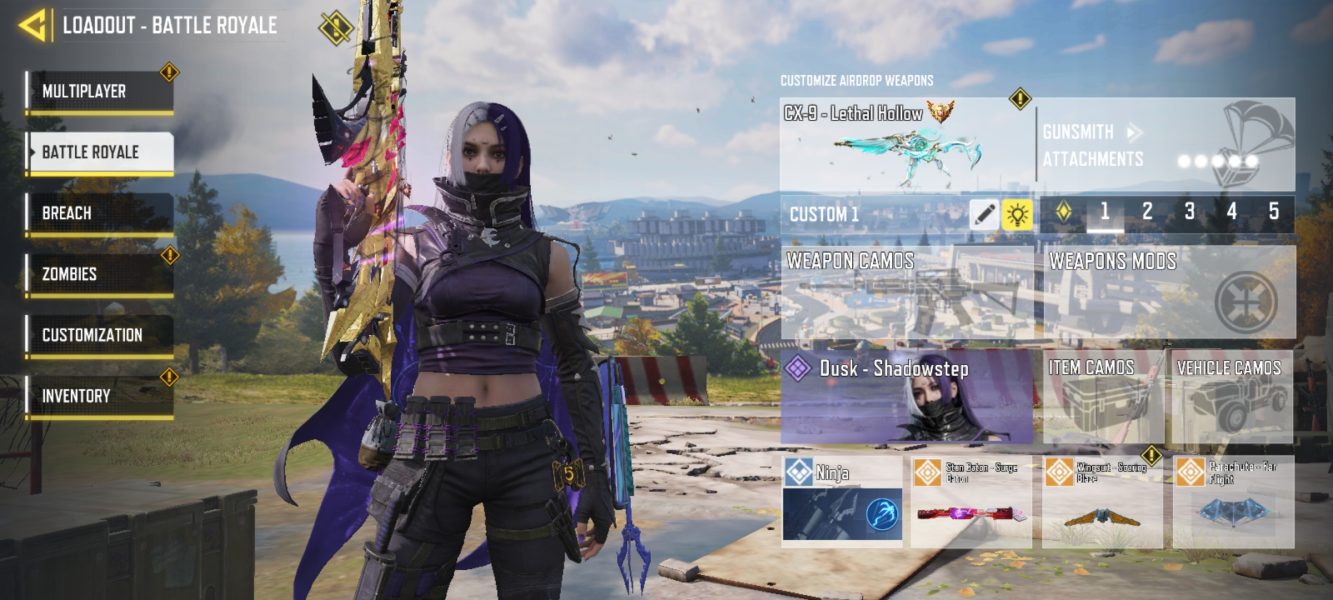
Task: Switch to the Zombies tab
Action: pos(99,274)
